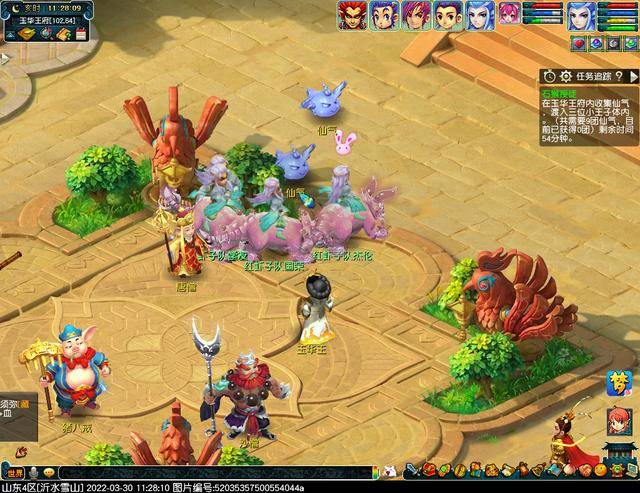This screenshot has height=493, width=640.
Task: Open the 石猴授徒 quest entry
Action: point(560,91)
